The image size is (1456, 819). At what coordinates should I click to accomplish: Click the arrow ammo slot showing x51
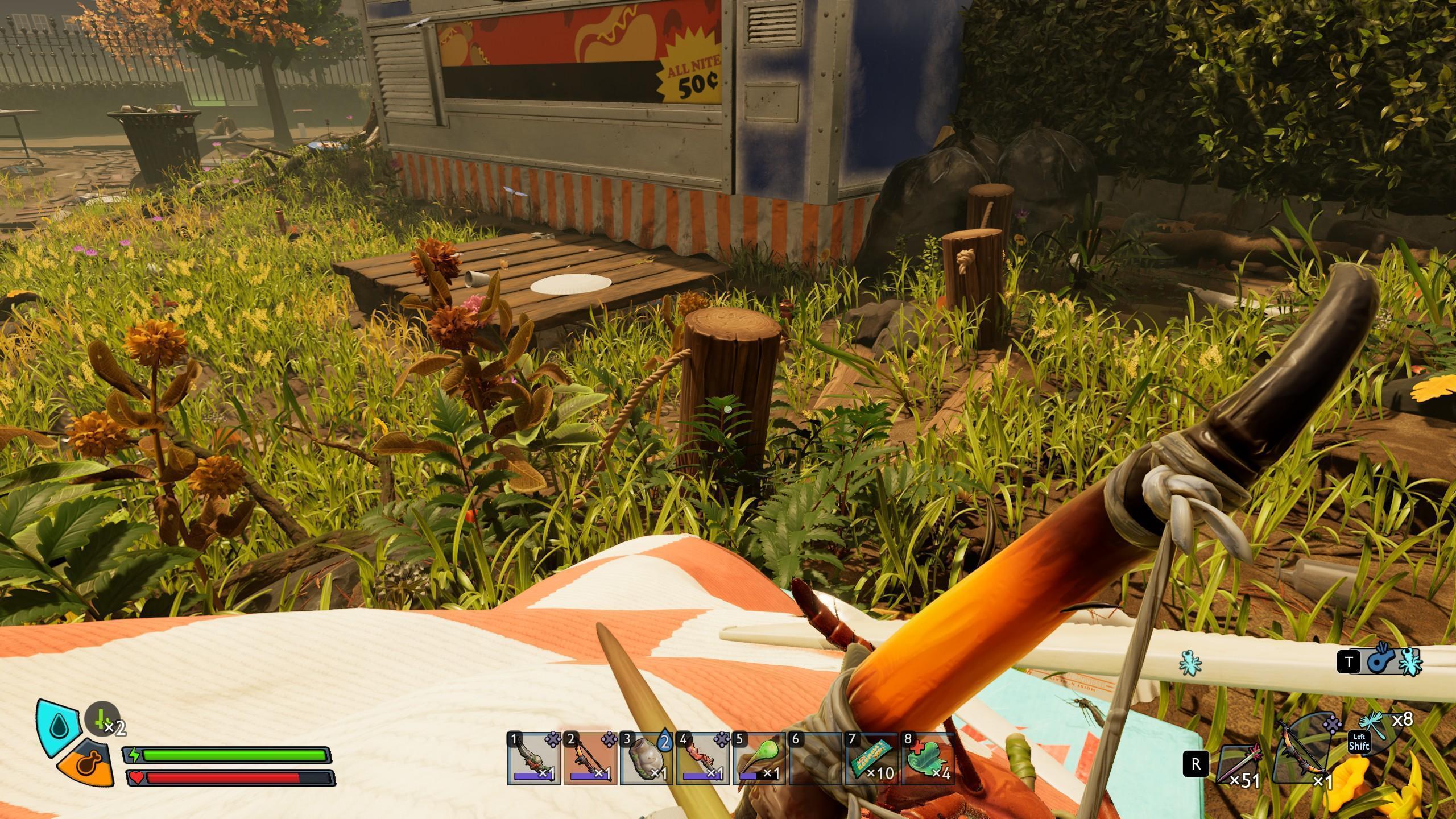(x=1239, y=764)
